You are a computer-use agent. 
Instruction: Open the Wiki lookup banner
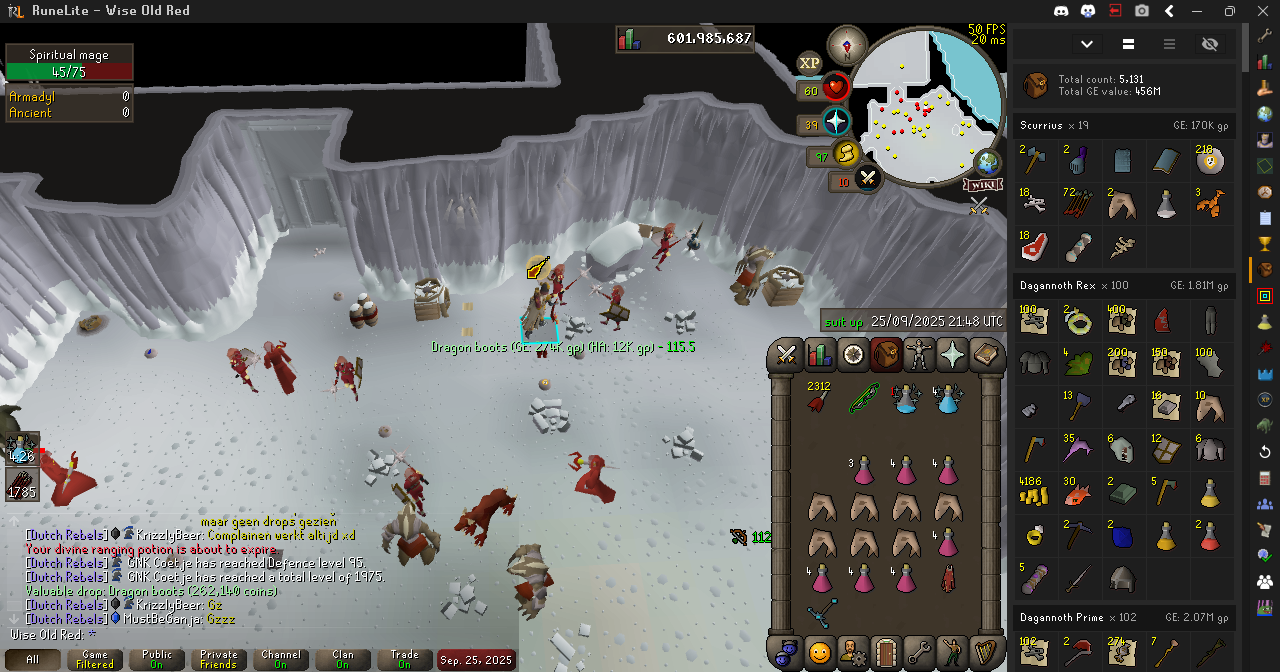click(x=982, y=185)
